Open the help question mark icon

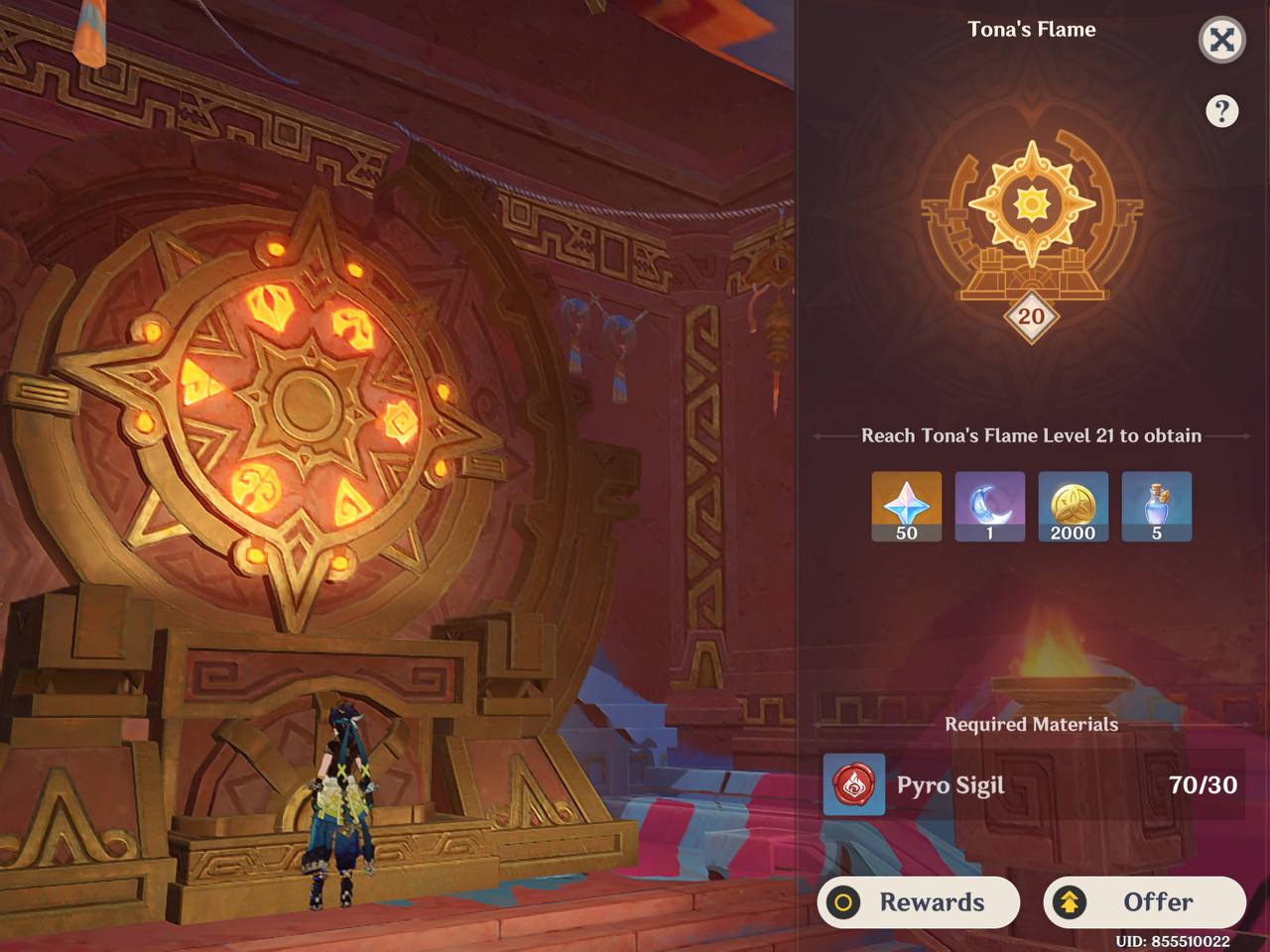pyautogui.click(x=1221, y=111)
